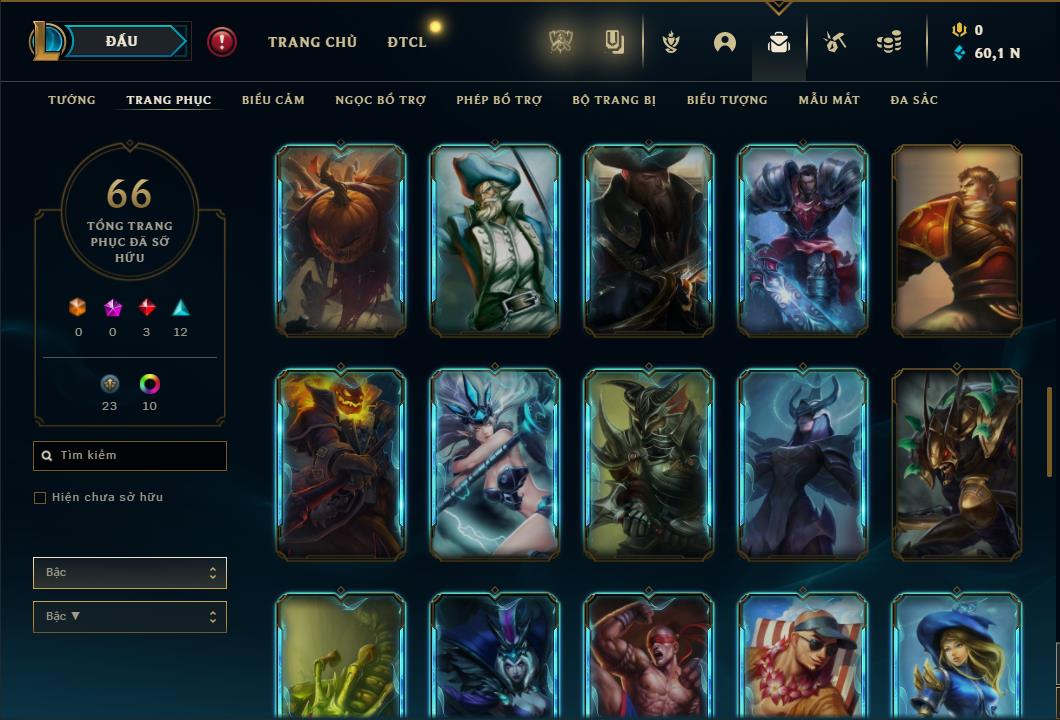Open the Bậc filter dropdown

click(x=130, y=573)
